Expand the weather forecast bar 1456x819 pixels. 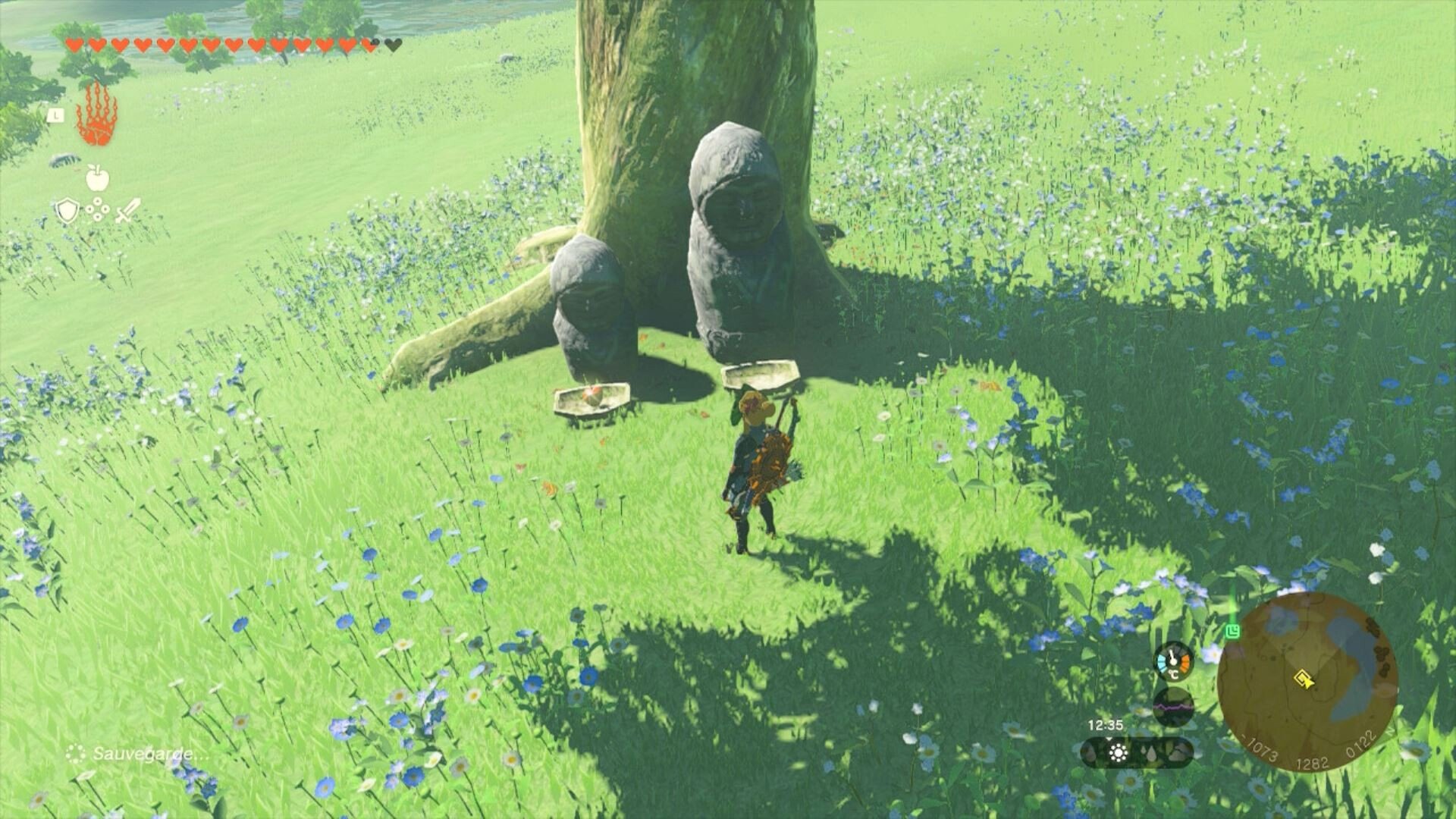pos(1137,752)
